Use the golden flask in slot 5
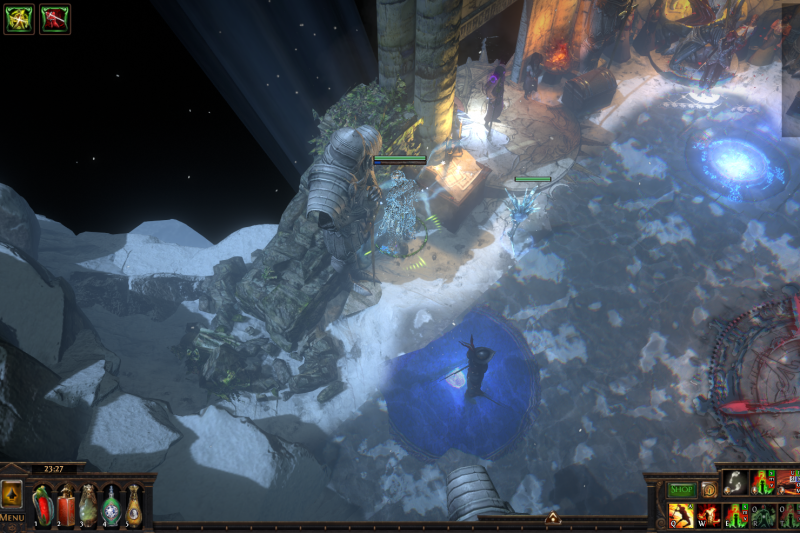800x533 pixels. click(135, 504)
